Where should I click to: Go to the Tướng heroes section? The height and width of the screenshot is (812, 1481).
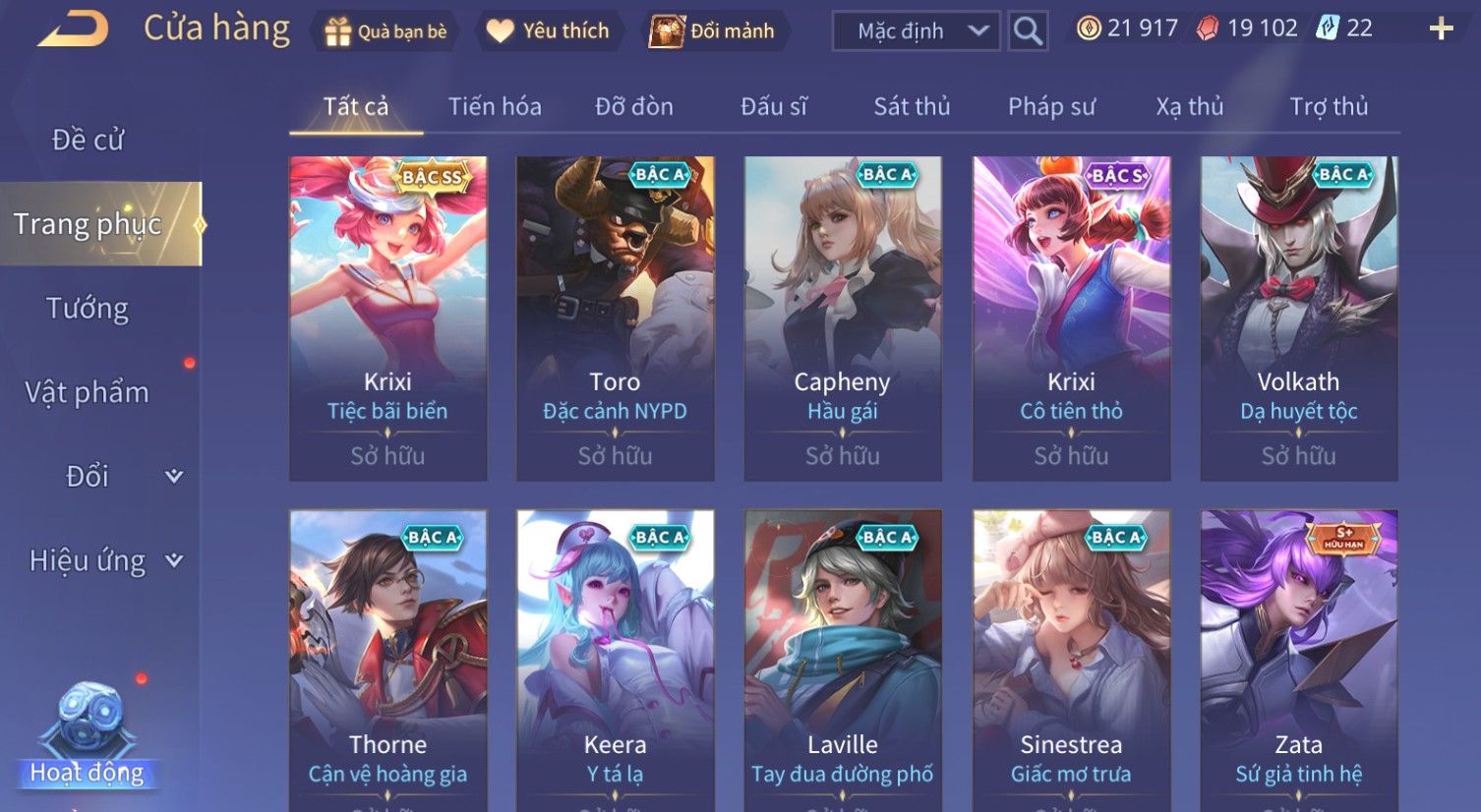(88, 309)
